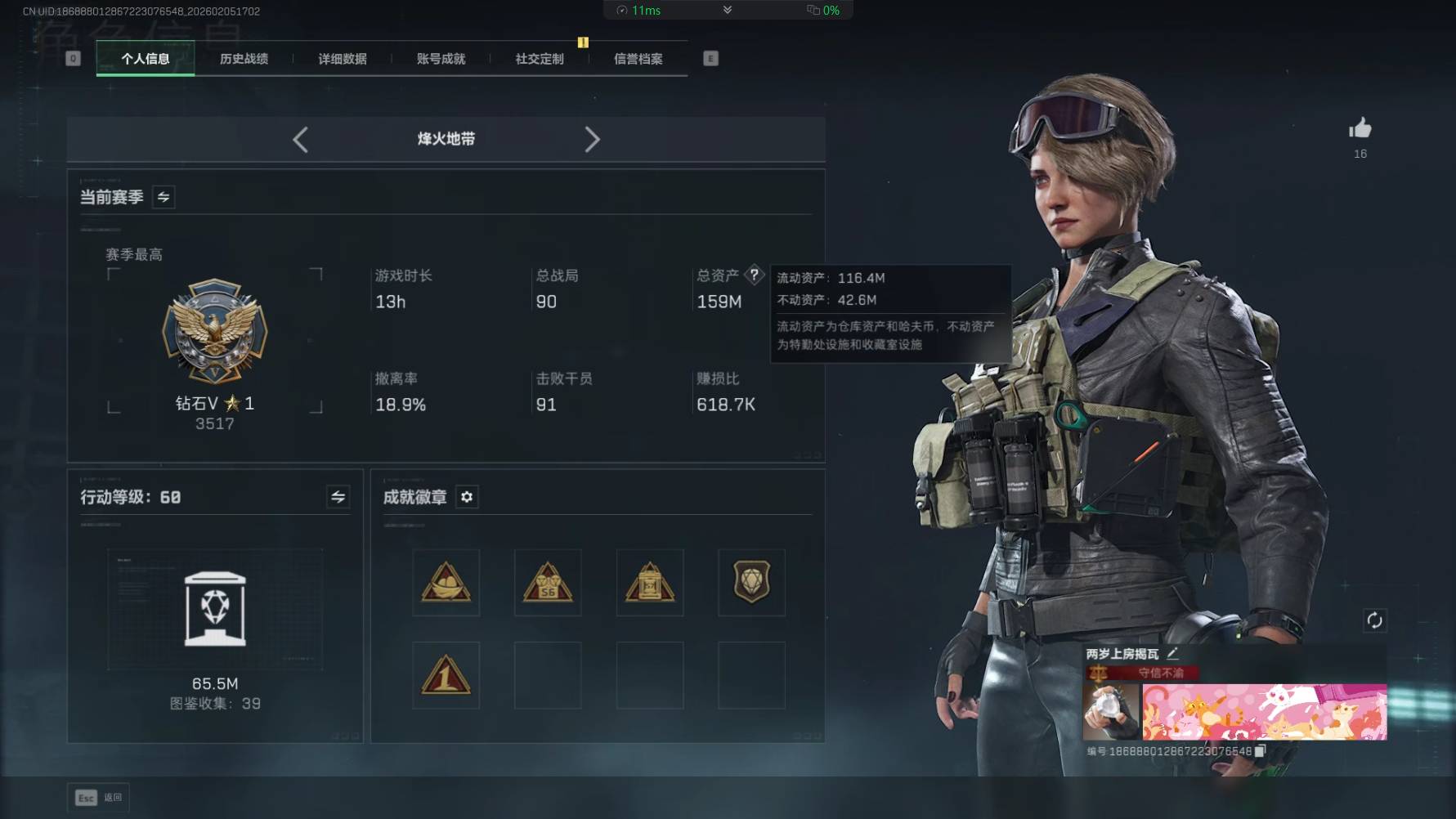Toggle the swap icon next to 当前赛季
This screenshot has height=819, width=1456.
click(x=164, y=197)
